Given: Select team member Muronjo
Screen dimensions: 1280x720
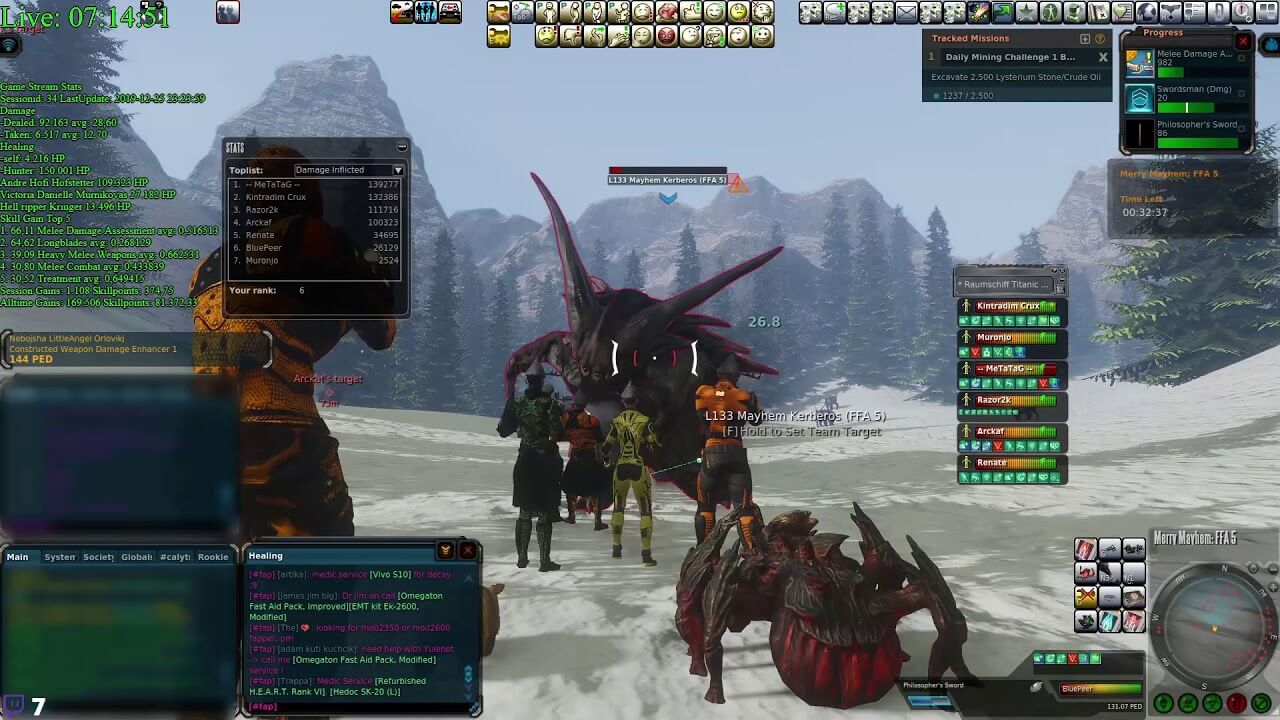Looking at the screenshot, I should click(1010, 338).
